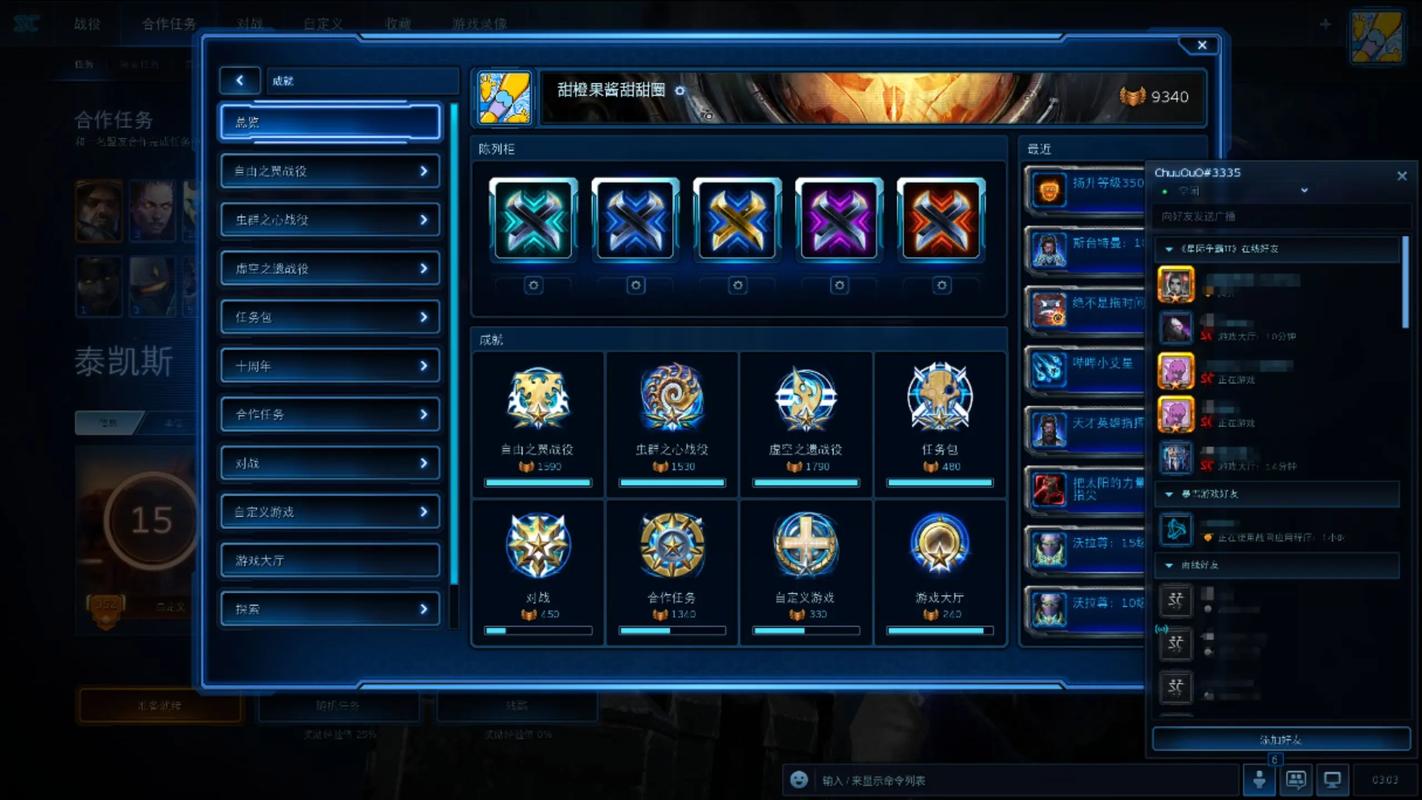The height and width of the screenshot is (800, 1422).
Task: Click the gear under the teal showcase trophy
Action: [x=534, y=286]
